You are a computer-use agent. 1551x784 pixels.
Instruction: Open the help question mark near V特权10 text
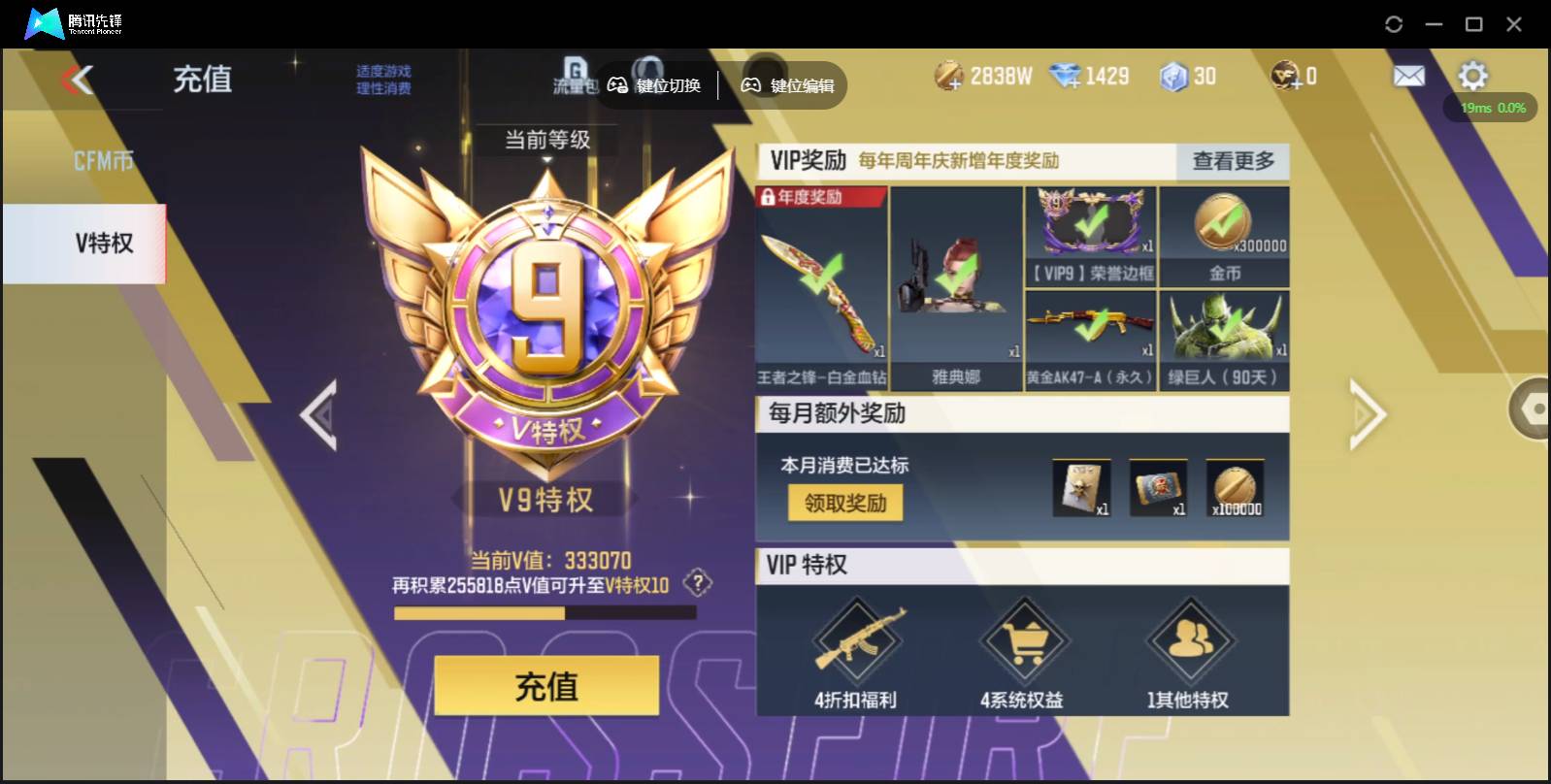click(x=696, y=582)
